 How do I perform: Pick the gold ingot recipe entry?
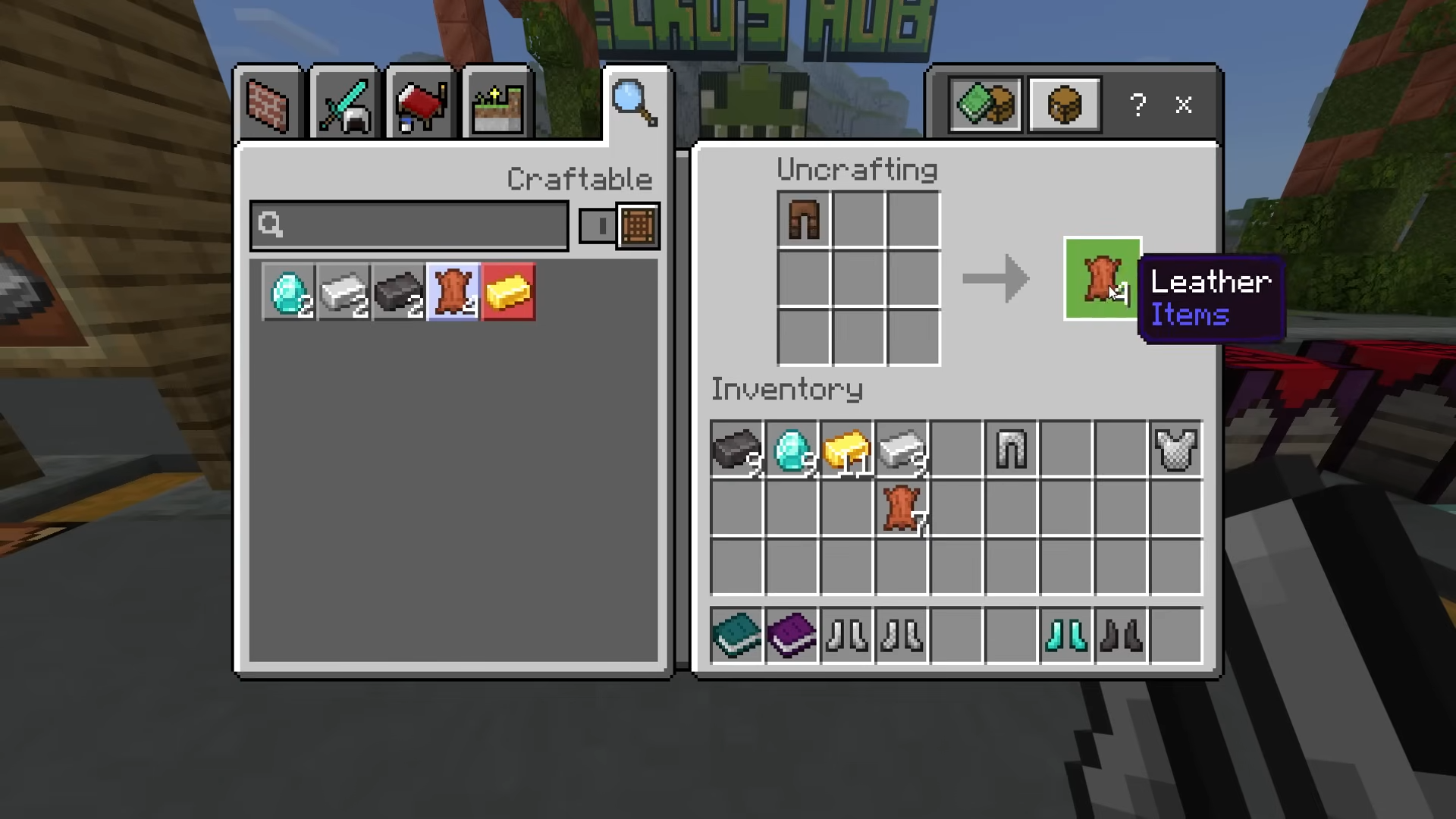click(x=509, y=292)
